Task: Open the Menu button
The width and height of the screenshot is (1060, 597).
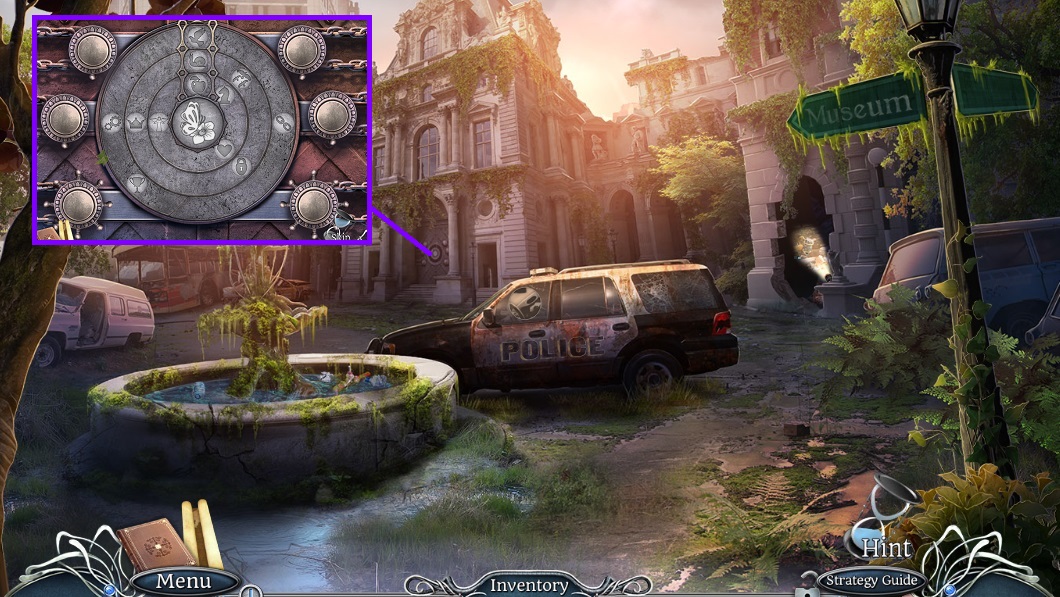Action: coord(184,581)
